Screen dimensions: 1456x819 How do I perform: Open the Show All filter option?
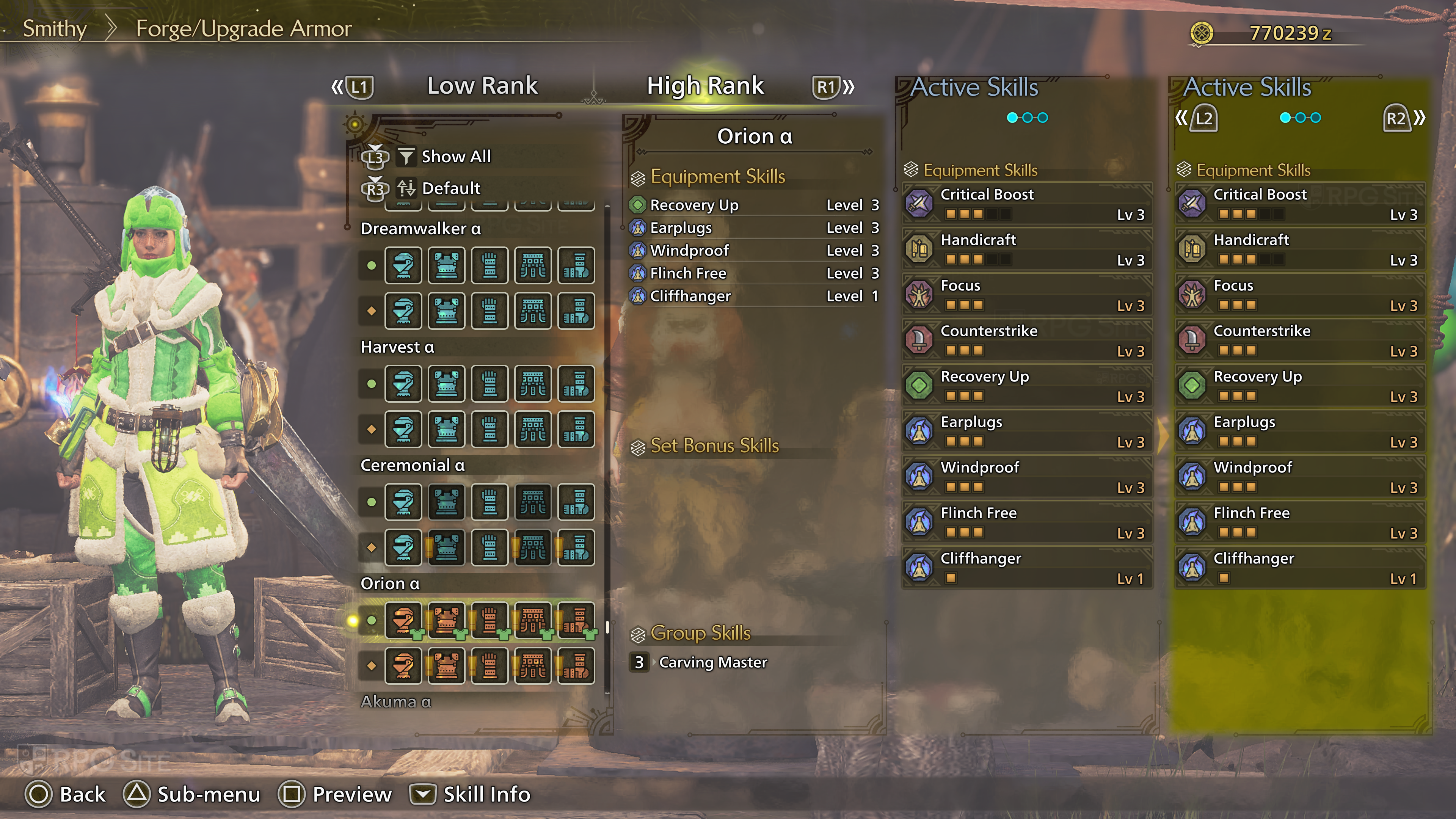click(x=455, y=157)
